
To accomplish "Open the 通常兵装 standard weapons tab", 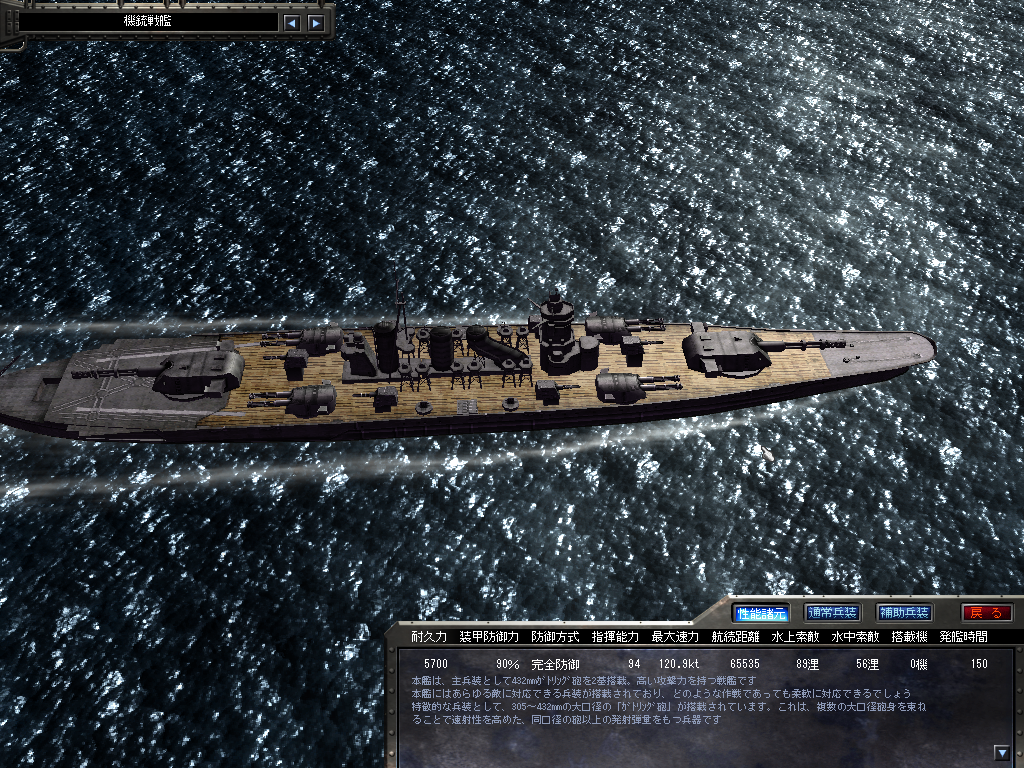I will pyautogui.click(x=832, y=613).
